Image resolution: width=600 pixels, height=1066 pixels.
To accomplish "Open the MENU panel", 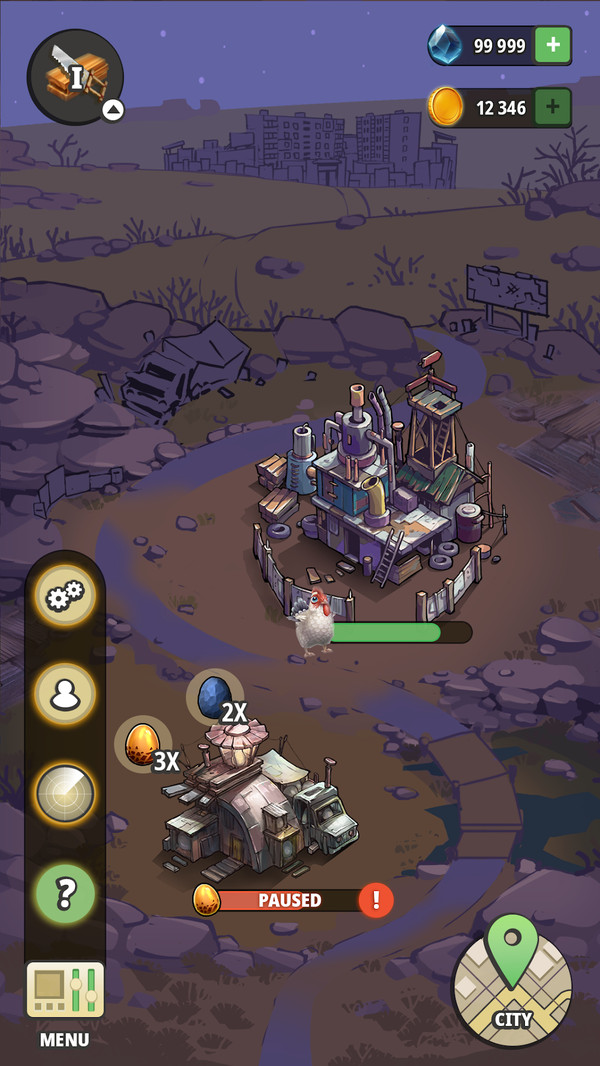I will [65, 1000].
